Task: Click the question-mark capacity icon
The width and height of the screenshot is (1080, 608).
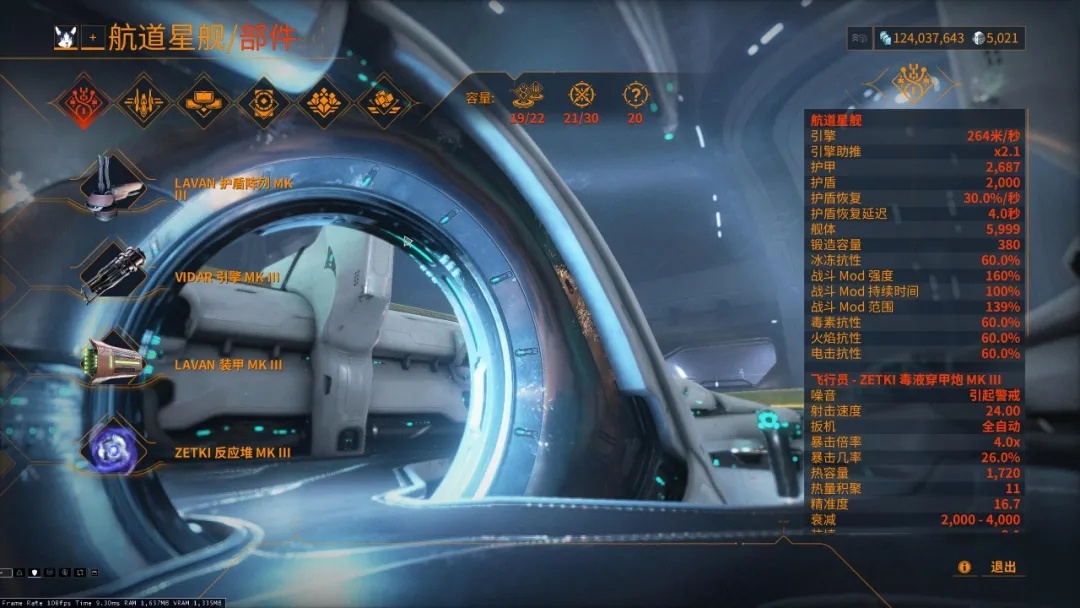Action: coord(635,95)
